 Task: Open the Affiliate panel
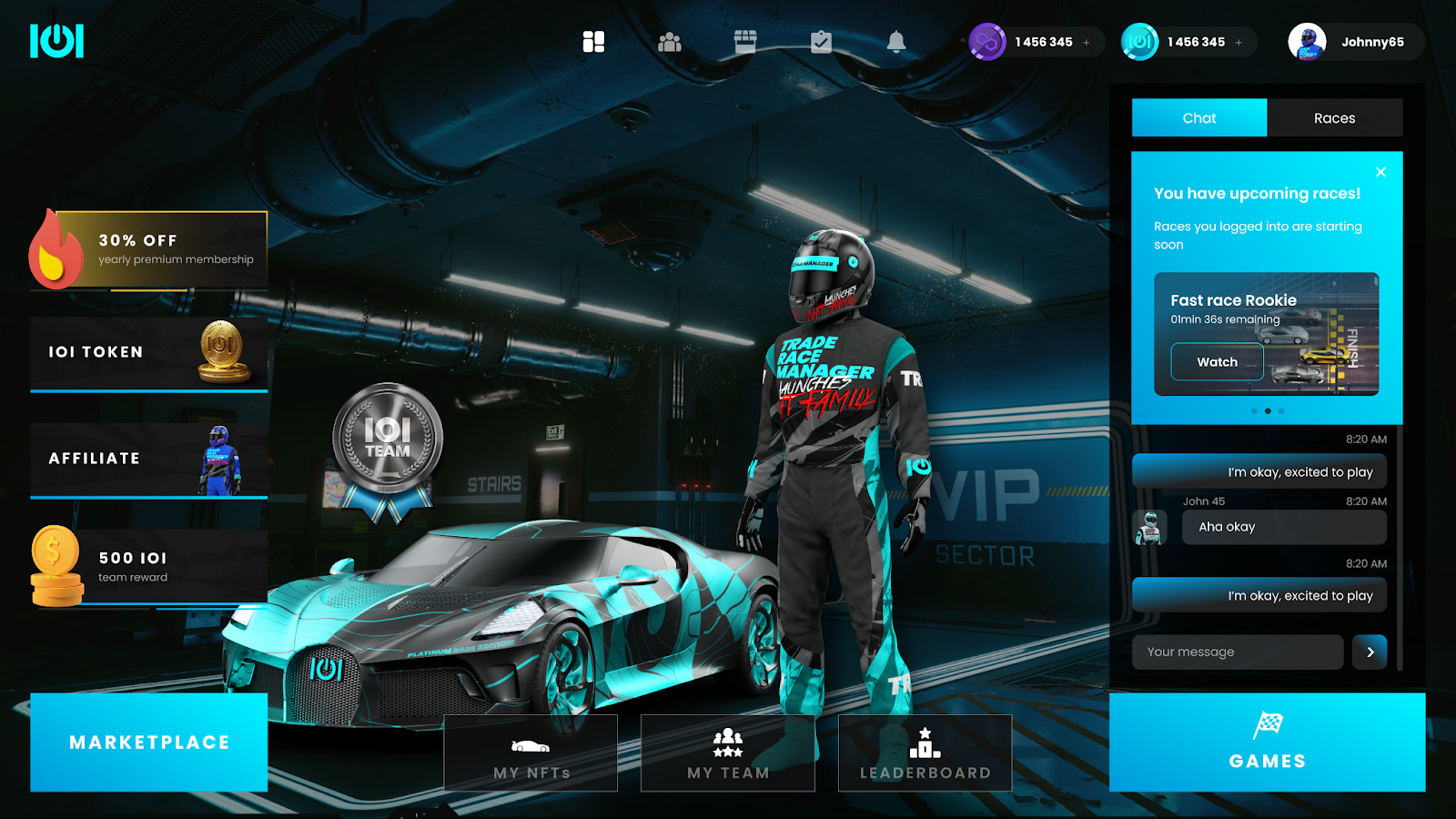click(x=149, y=460)
